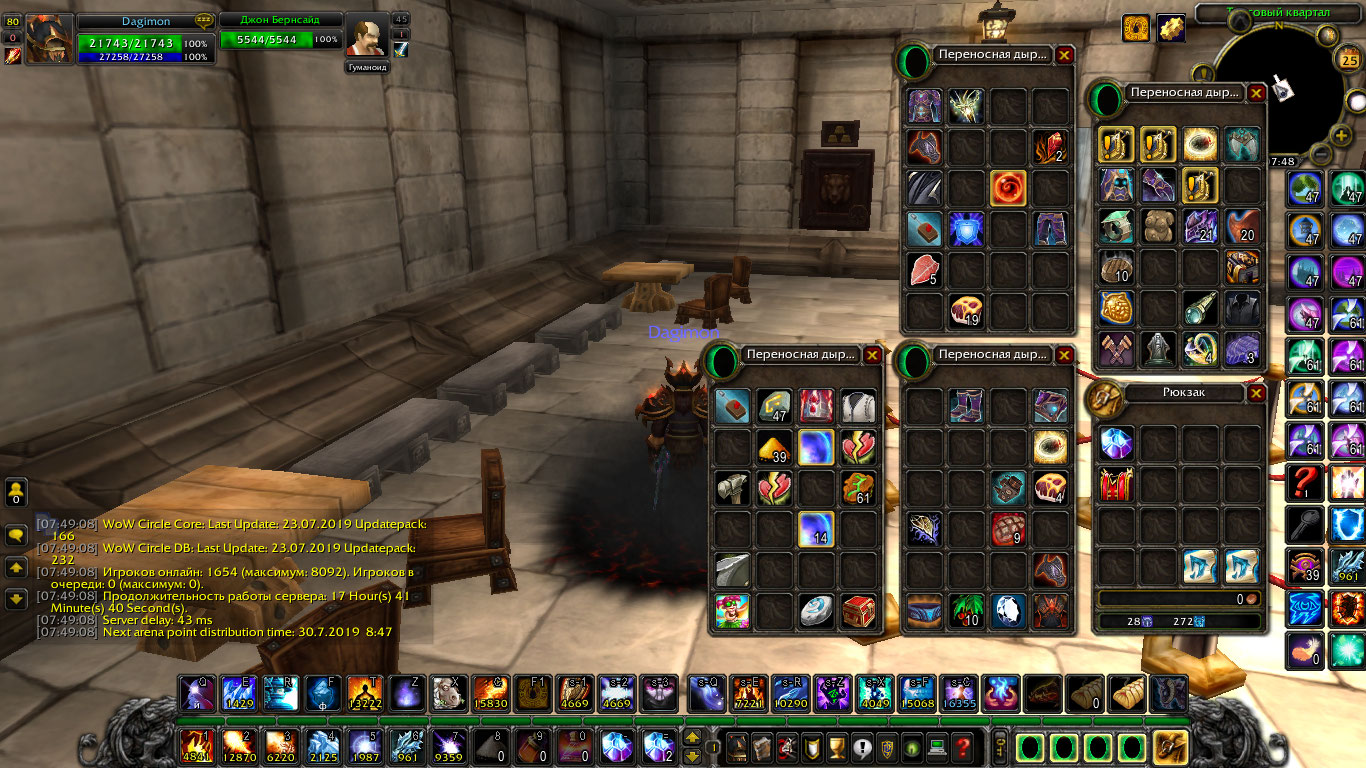Click the Джон Бернсайд target portrait
Screen dimensions: 1366x768
tap(367, 39)
